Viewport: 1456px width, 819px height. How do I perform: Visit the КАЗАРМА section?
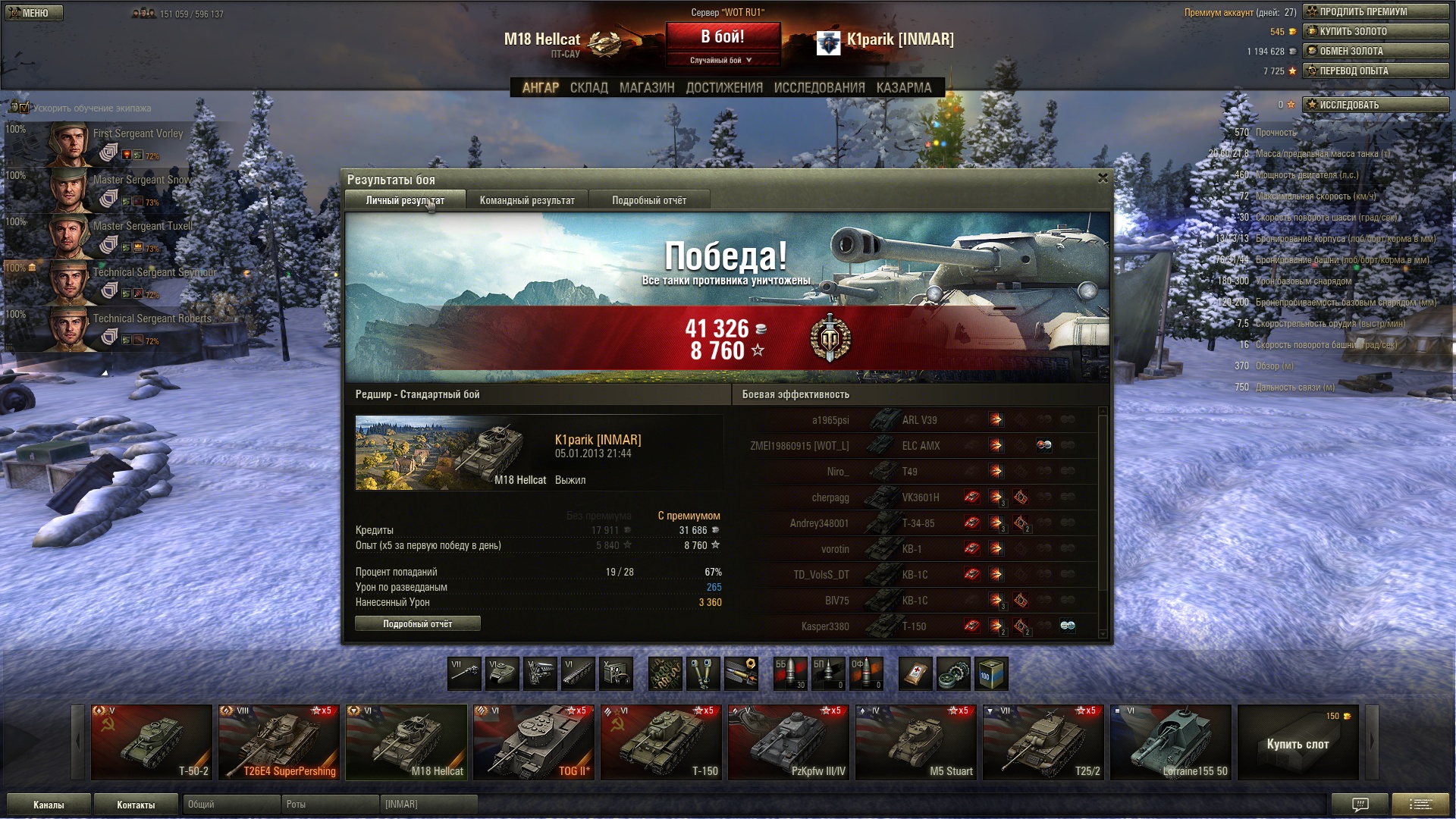pos(904,88)
